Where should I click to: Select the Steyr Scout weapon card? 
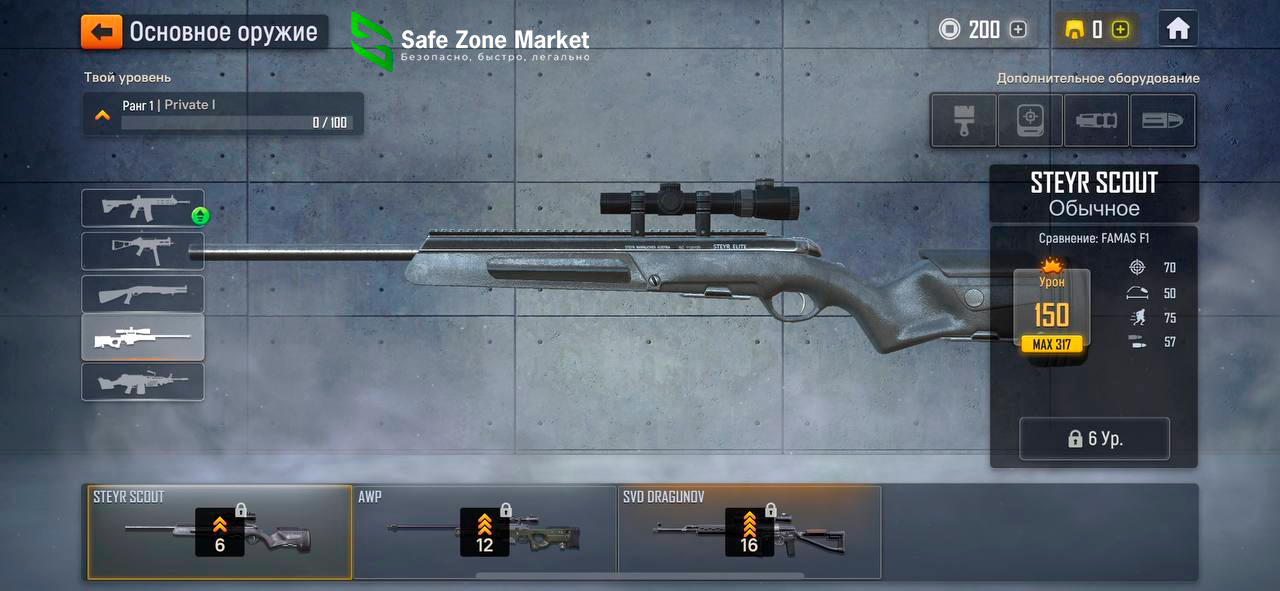click(x=220, y=533)
